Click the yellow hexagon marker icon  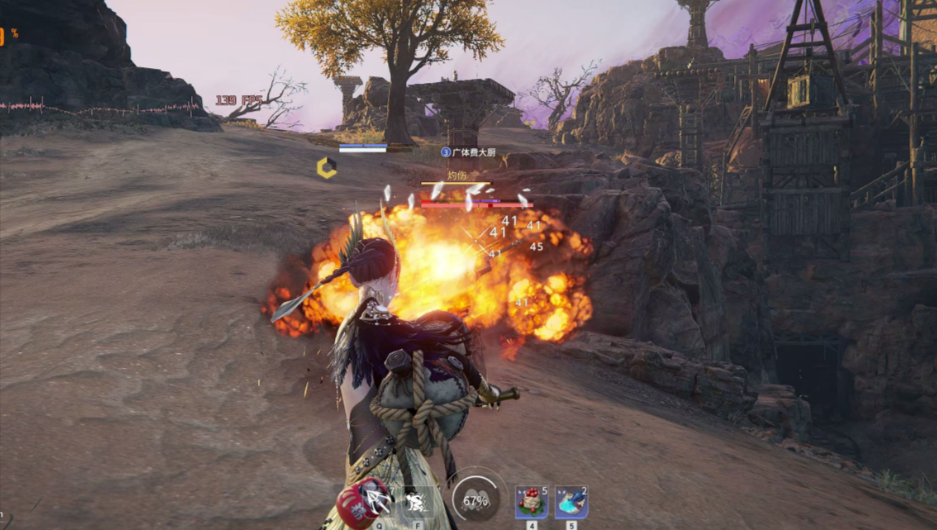326,168
